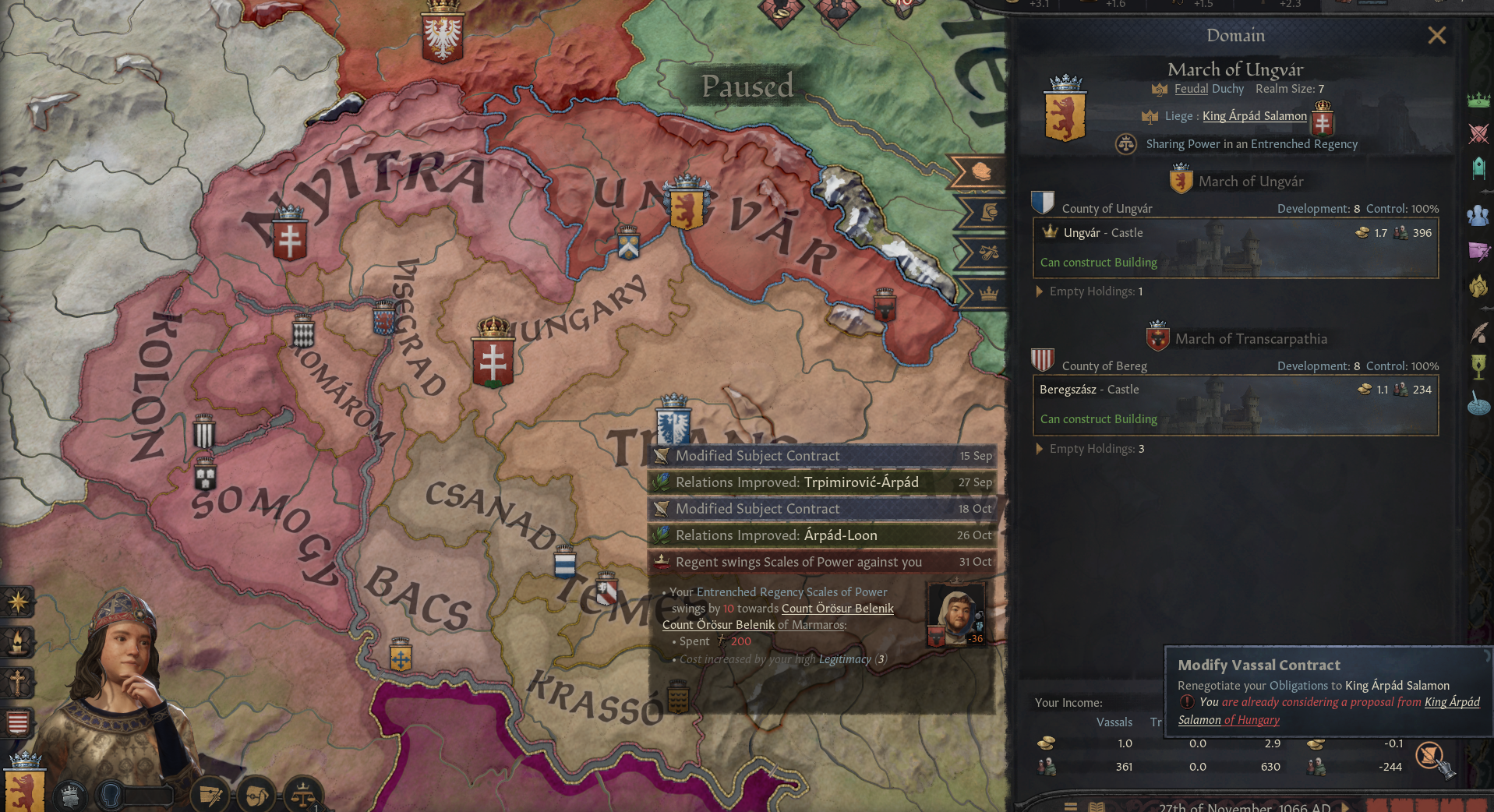Open King Árpád Salamon liege link
Viewport: 1494px width, 812px height.
[1254, 115]
